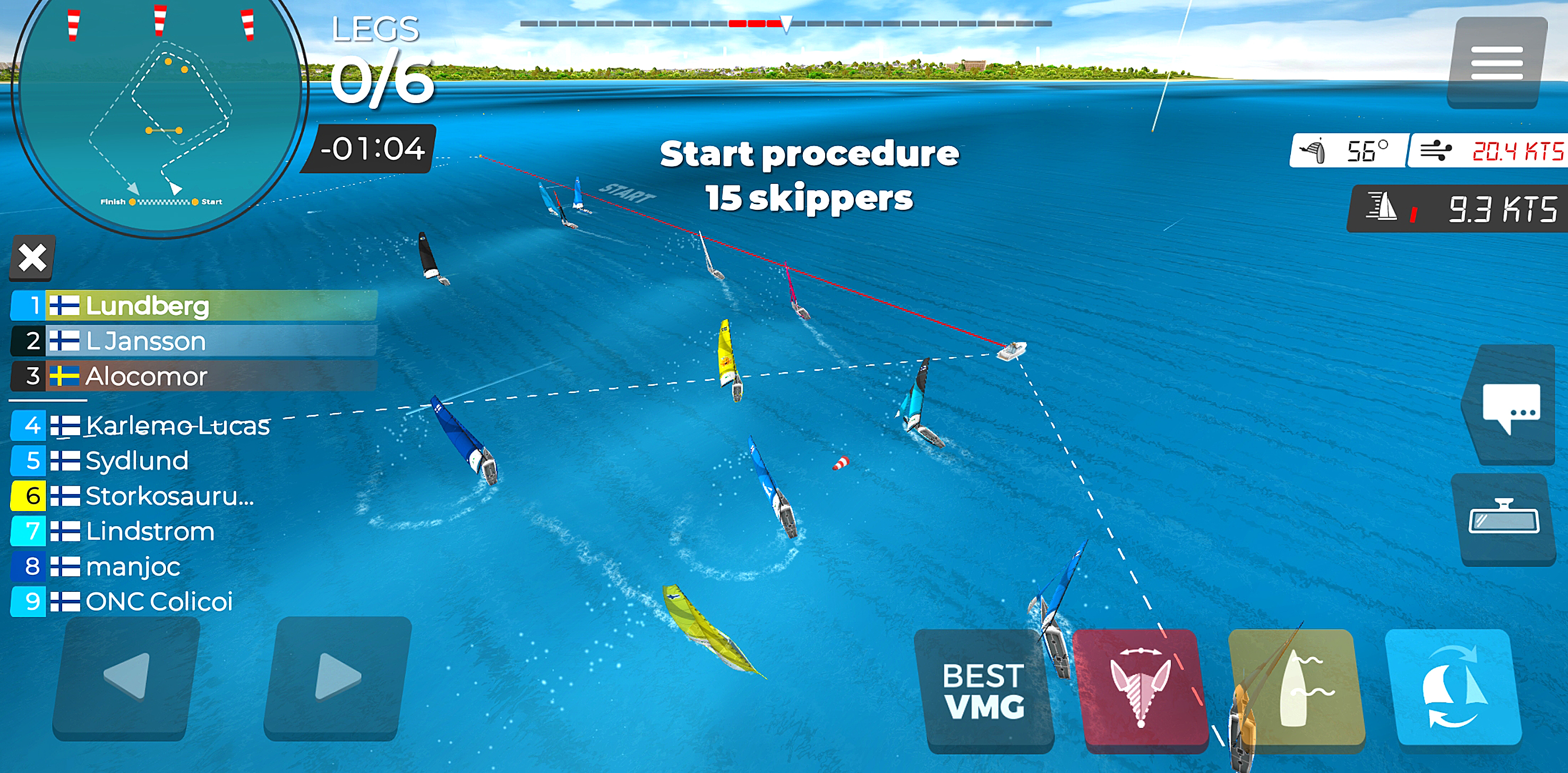The height and width of the screenshot is (773, 1568).
Task: Select manjoc in the ranking list
Action: [x=133, y=567]
